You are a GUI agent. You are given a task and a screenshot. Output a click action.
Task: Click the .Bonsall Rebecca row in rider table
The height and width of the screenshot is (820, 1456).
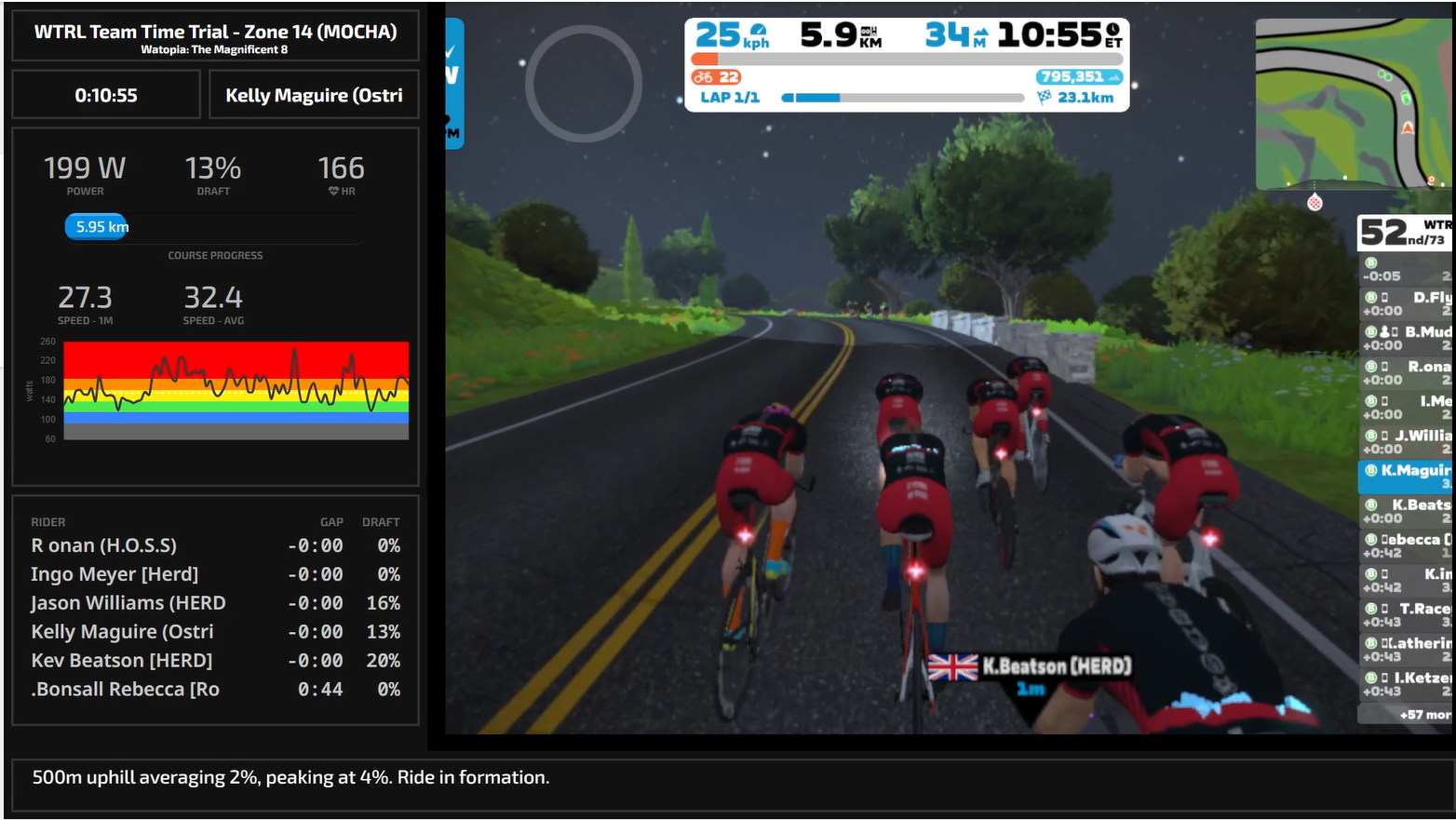tap(215, 690)
